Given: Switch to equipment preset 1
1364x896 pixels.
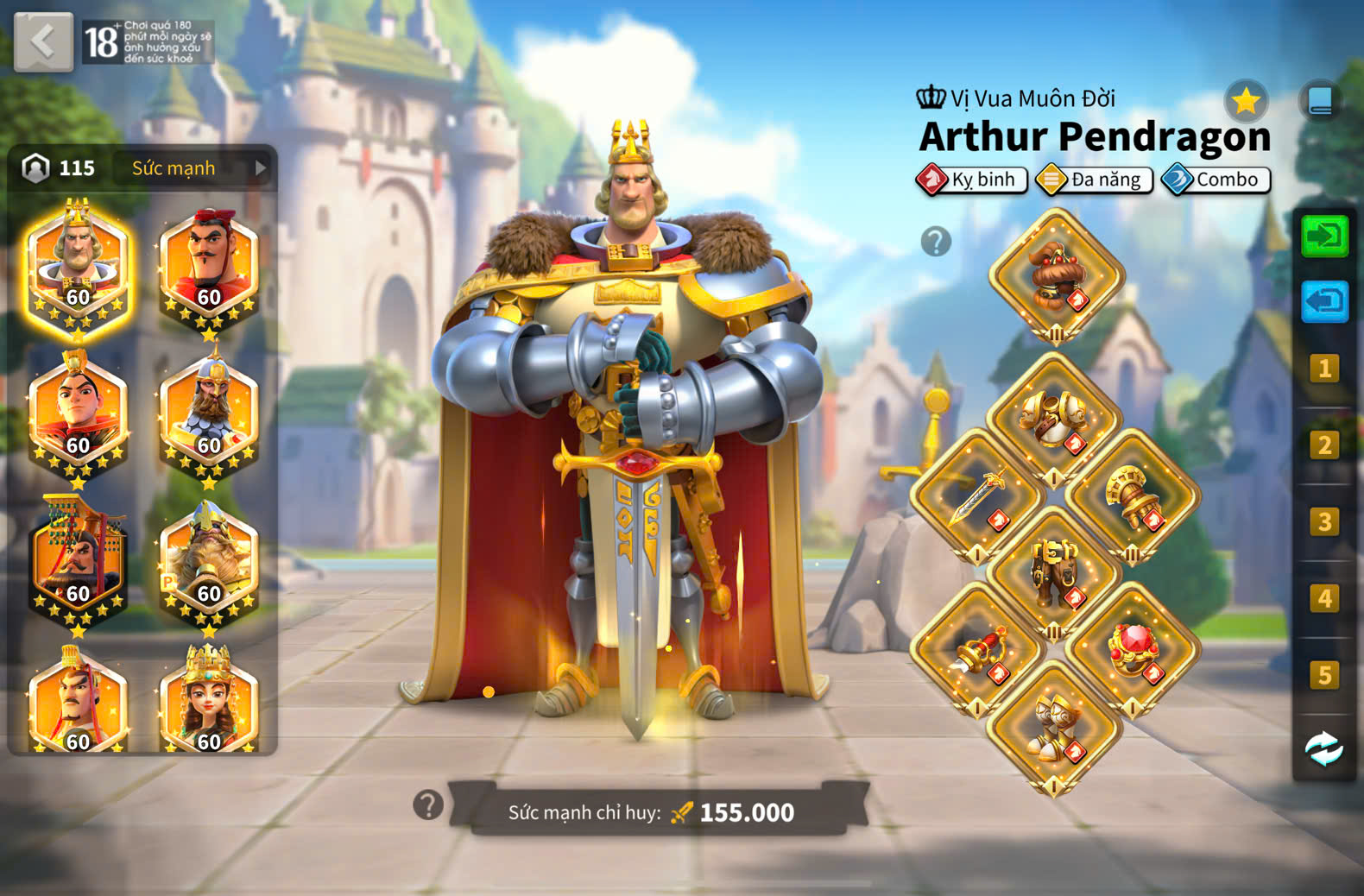Looking at the screenshot, I should (1324, 369).
